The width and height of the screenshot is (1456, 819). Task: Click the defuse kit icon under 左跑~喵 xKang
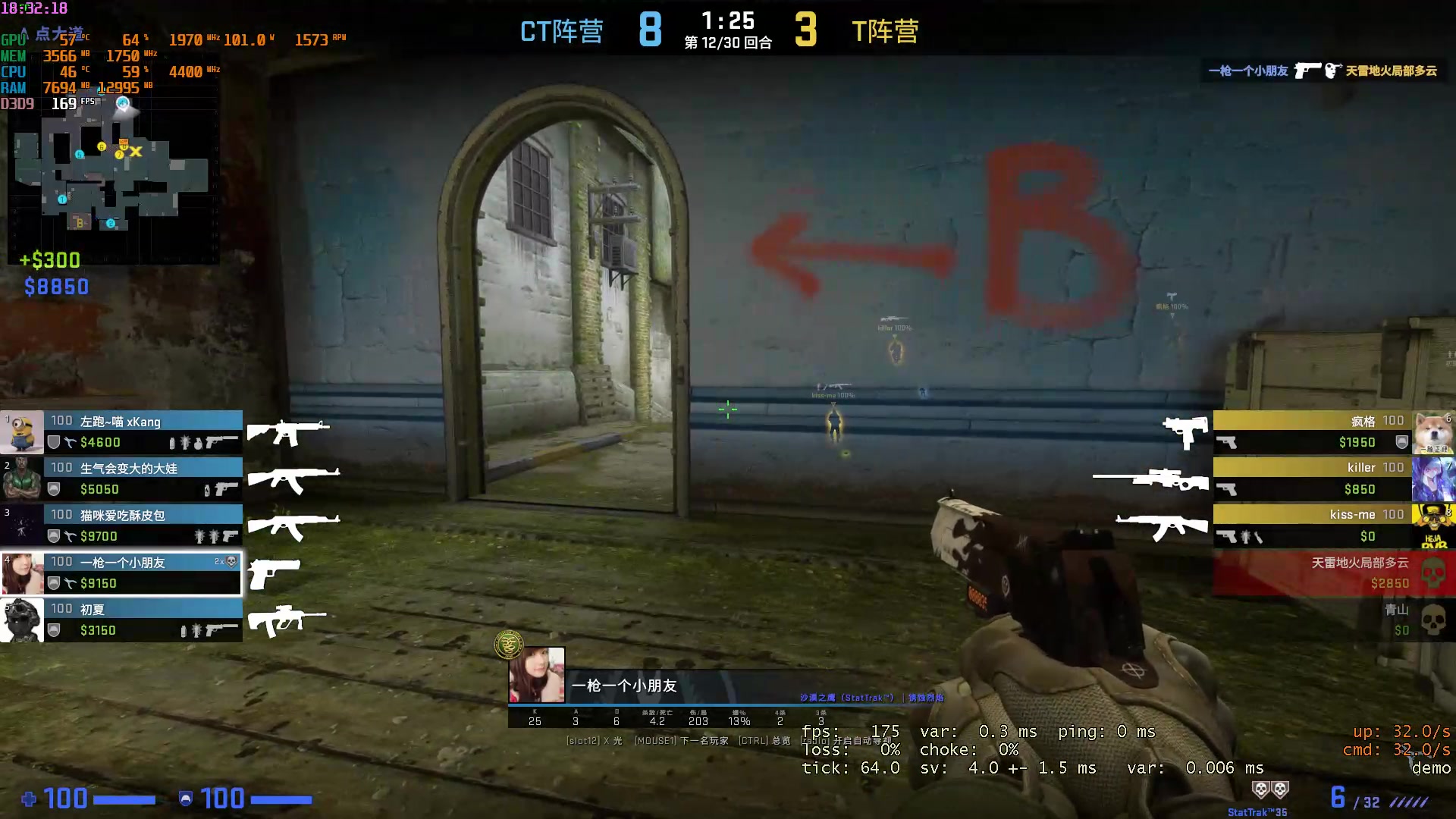click(70, 443)
